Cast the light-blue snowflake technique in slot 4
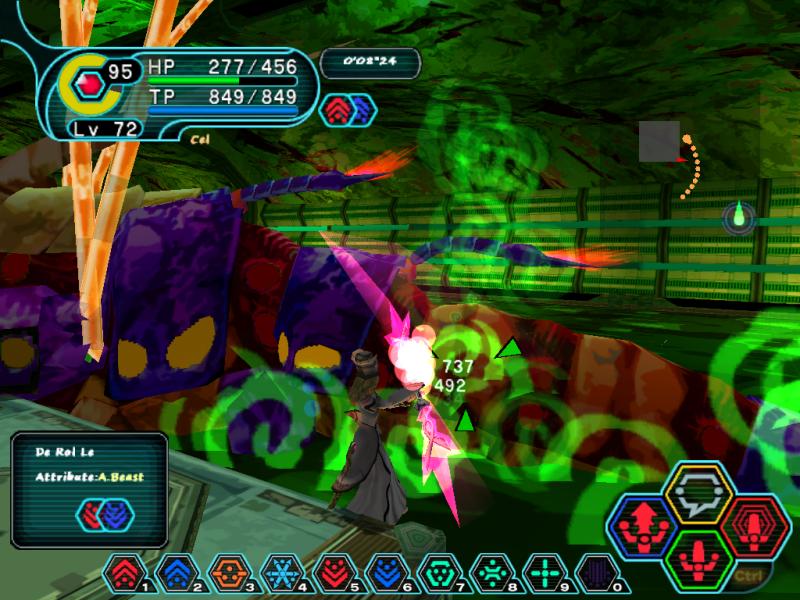 tap(281, 573)
